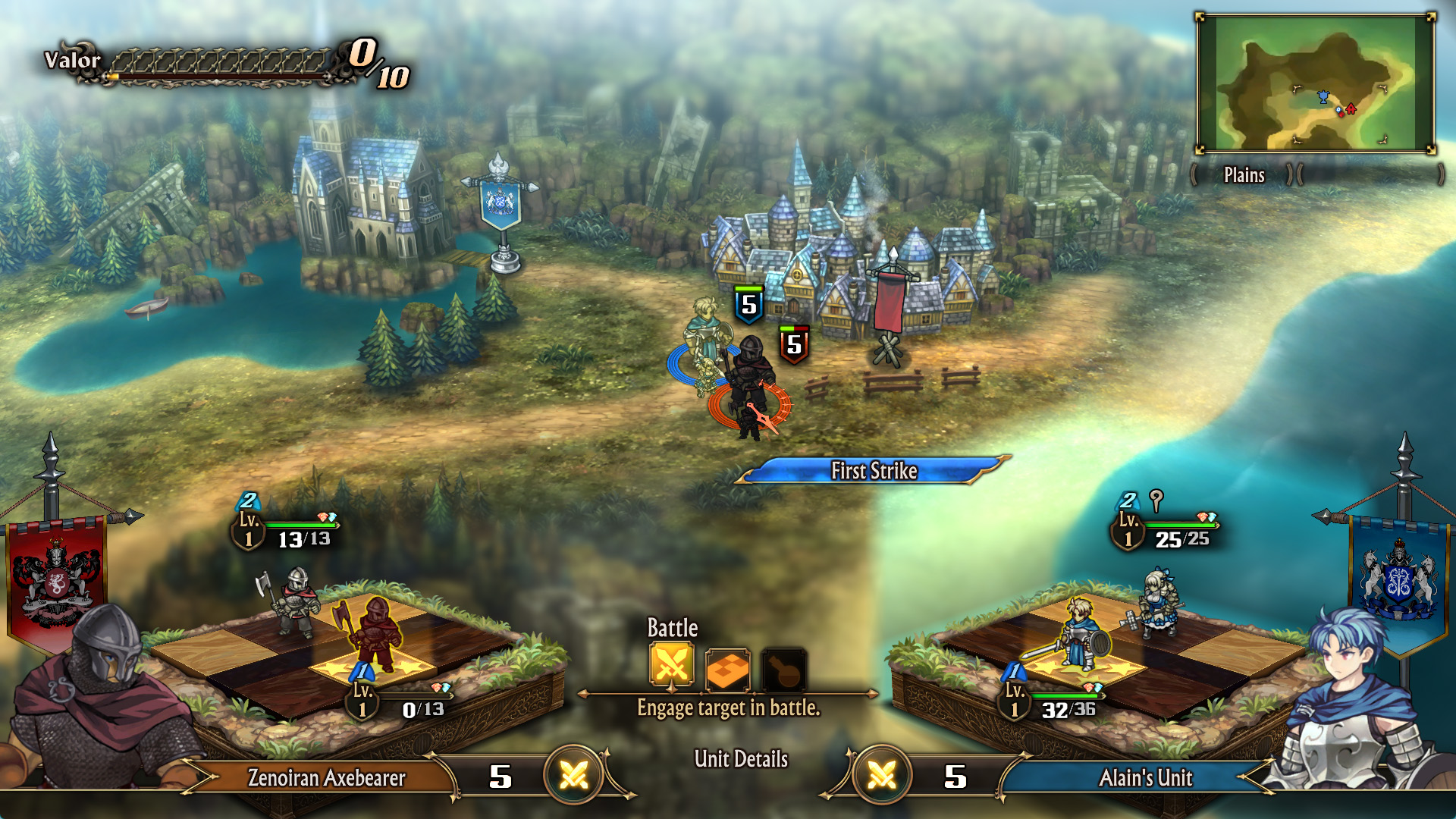Select the Alain's Unit name banner
The image size is (1456, 819).
(1145, 778)
